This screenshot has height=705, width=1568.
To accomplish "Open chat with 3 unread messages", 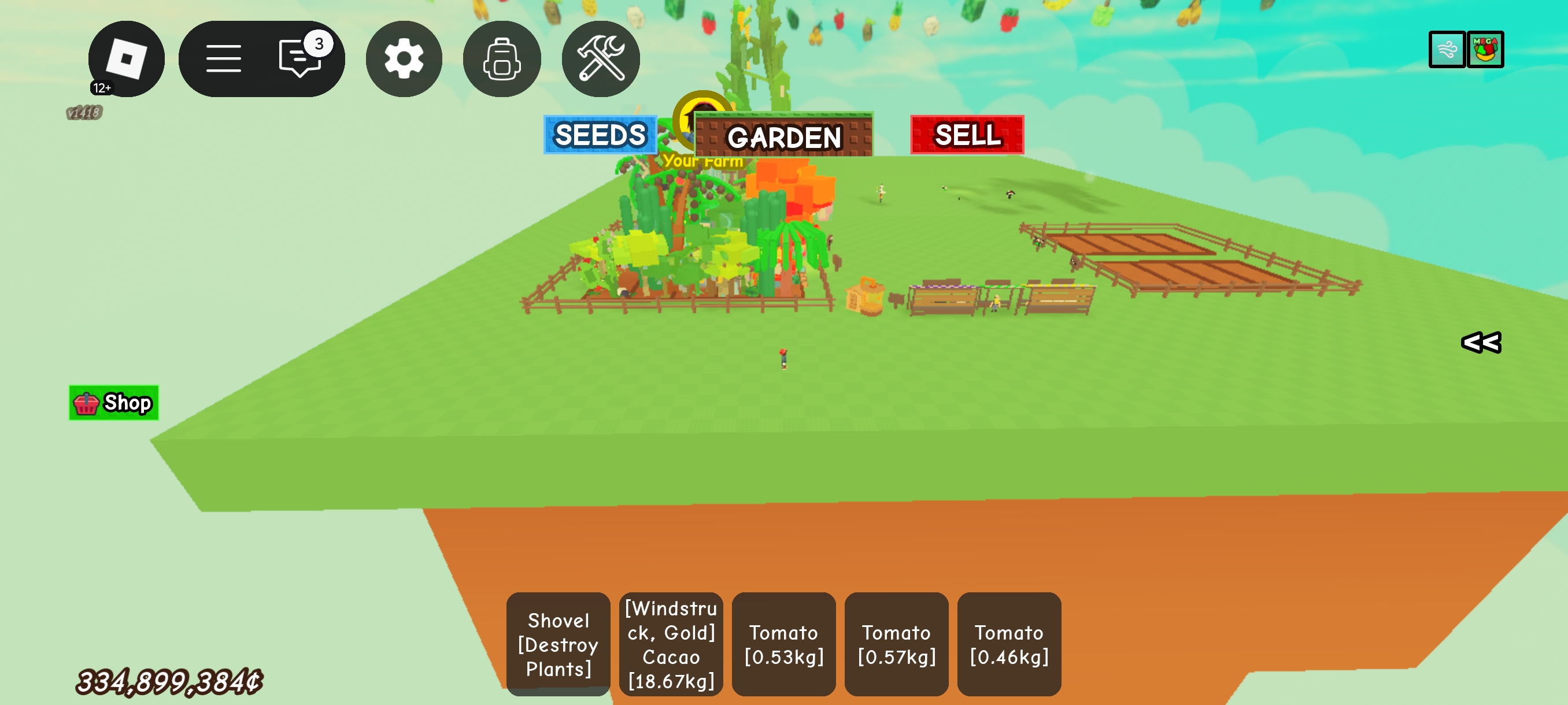I will pyautogui.click(x=300, y=58).
